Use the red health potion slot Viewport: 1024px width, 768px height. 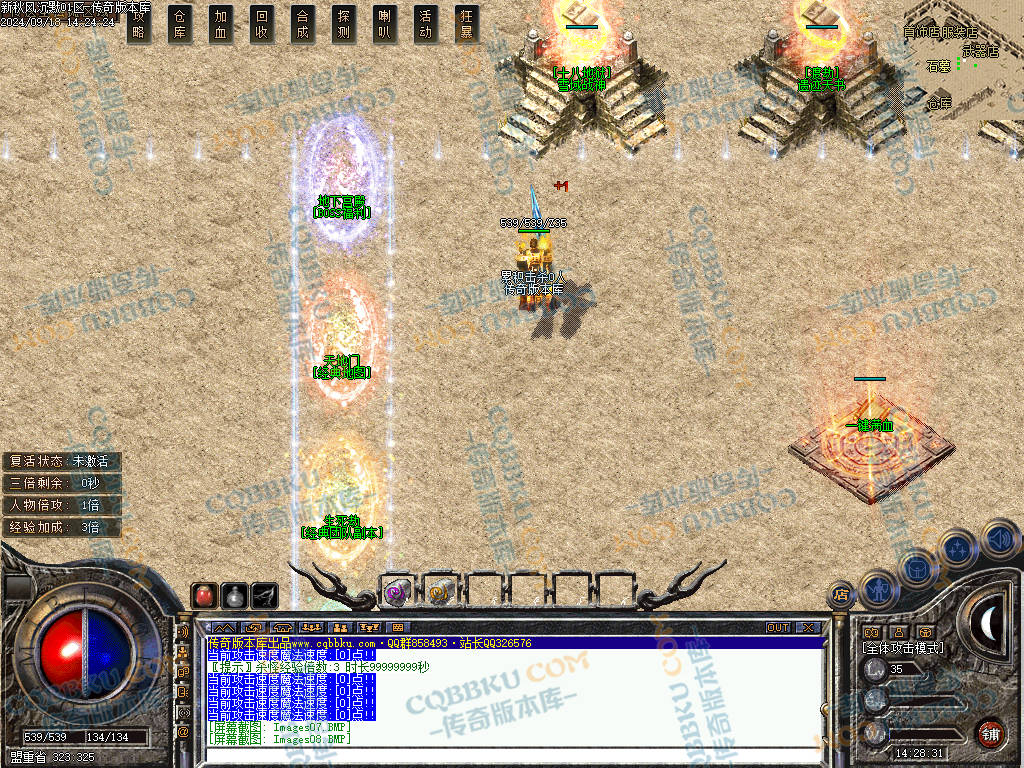click(x=204, y=596)
